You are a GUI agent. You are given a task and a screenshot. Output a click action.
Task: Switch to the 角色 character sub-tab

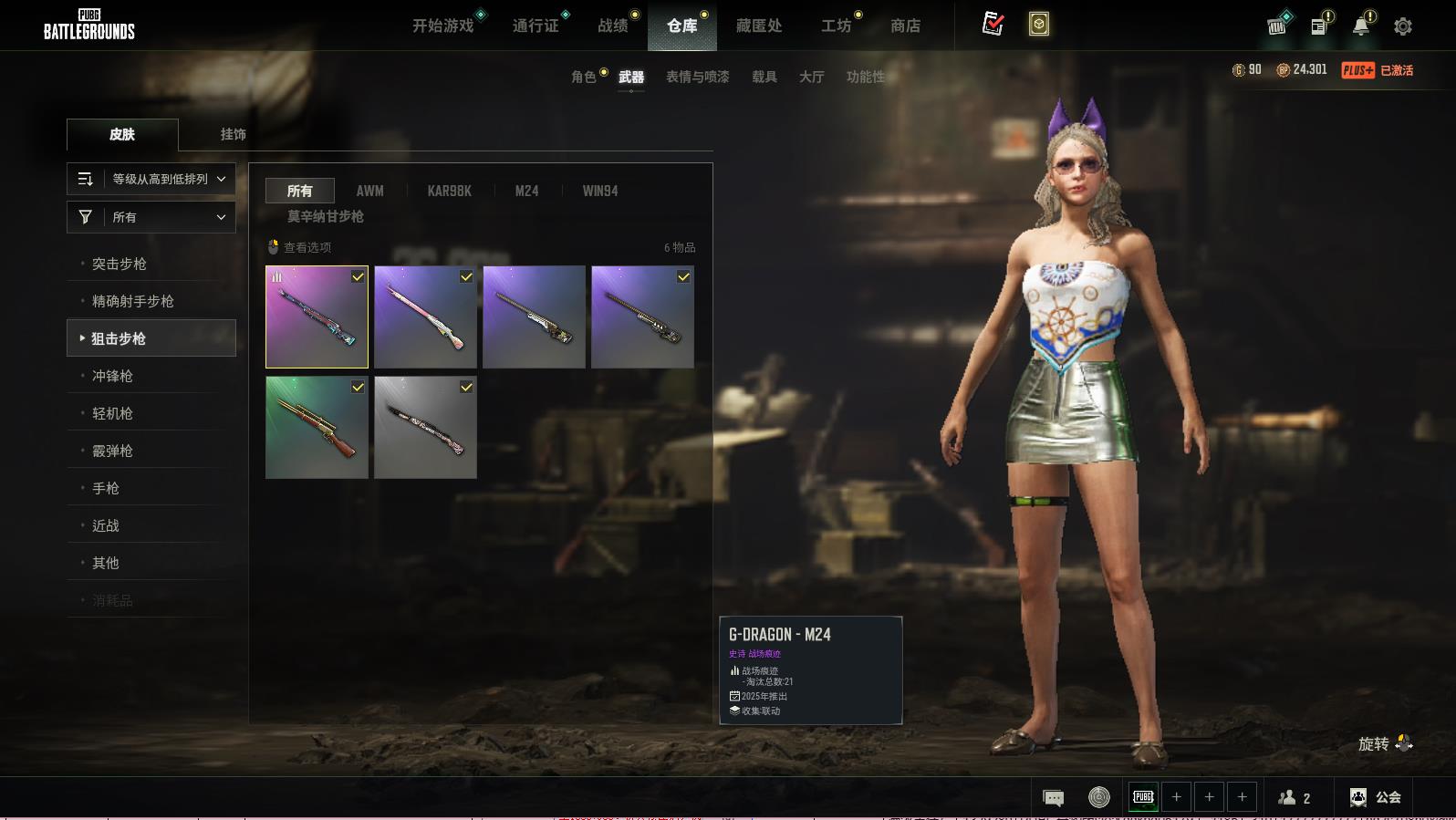(x=584, y=77)
